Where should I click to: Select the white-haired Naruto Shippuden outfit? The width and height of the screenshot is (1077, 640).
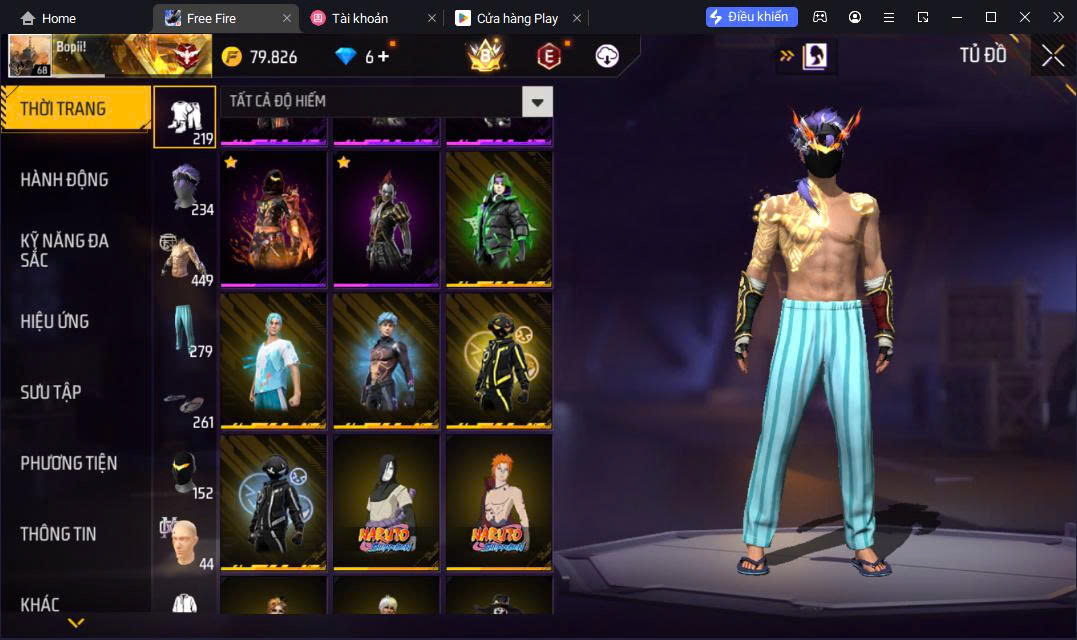click(x=386, y=502)
